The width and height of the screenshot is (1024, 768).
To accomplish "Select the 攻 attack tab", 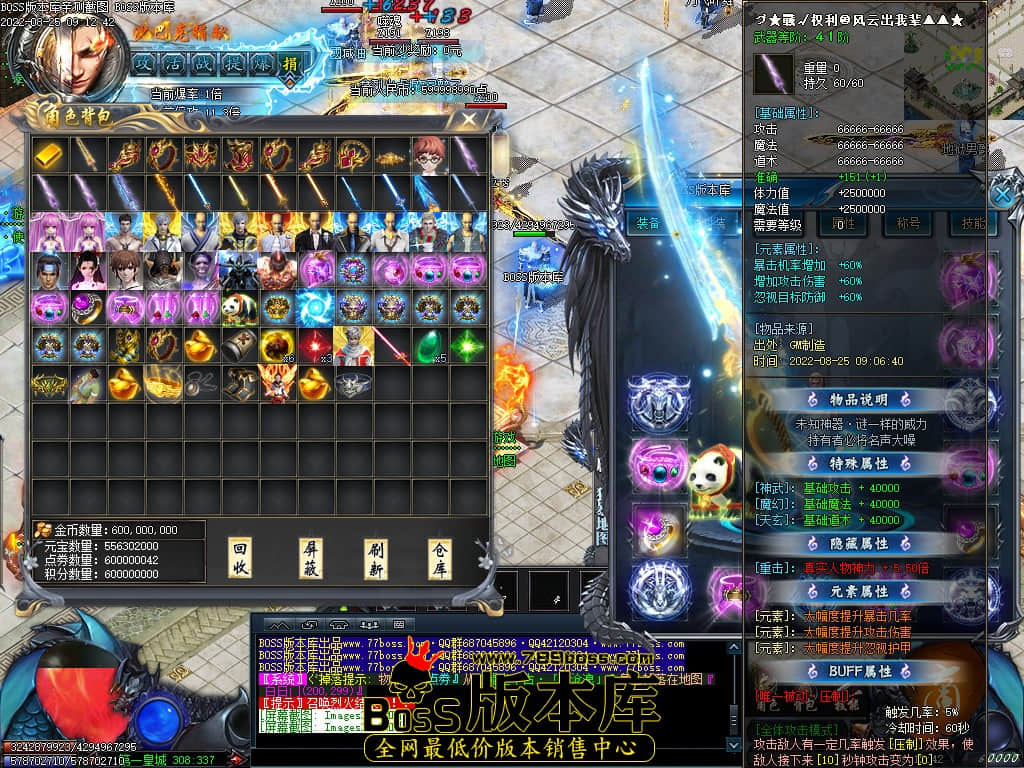I will [x=143, y=63].
